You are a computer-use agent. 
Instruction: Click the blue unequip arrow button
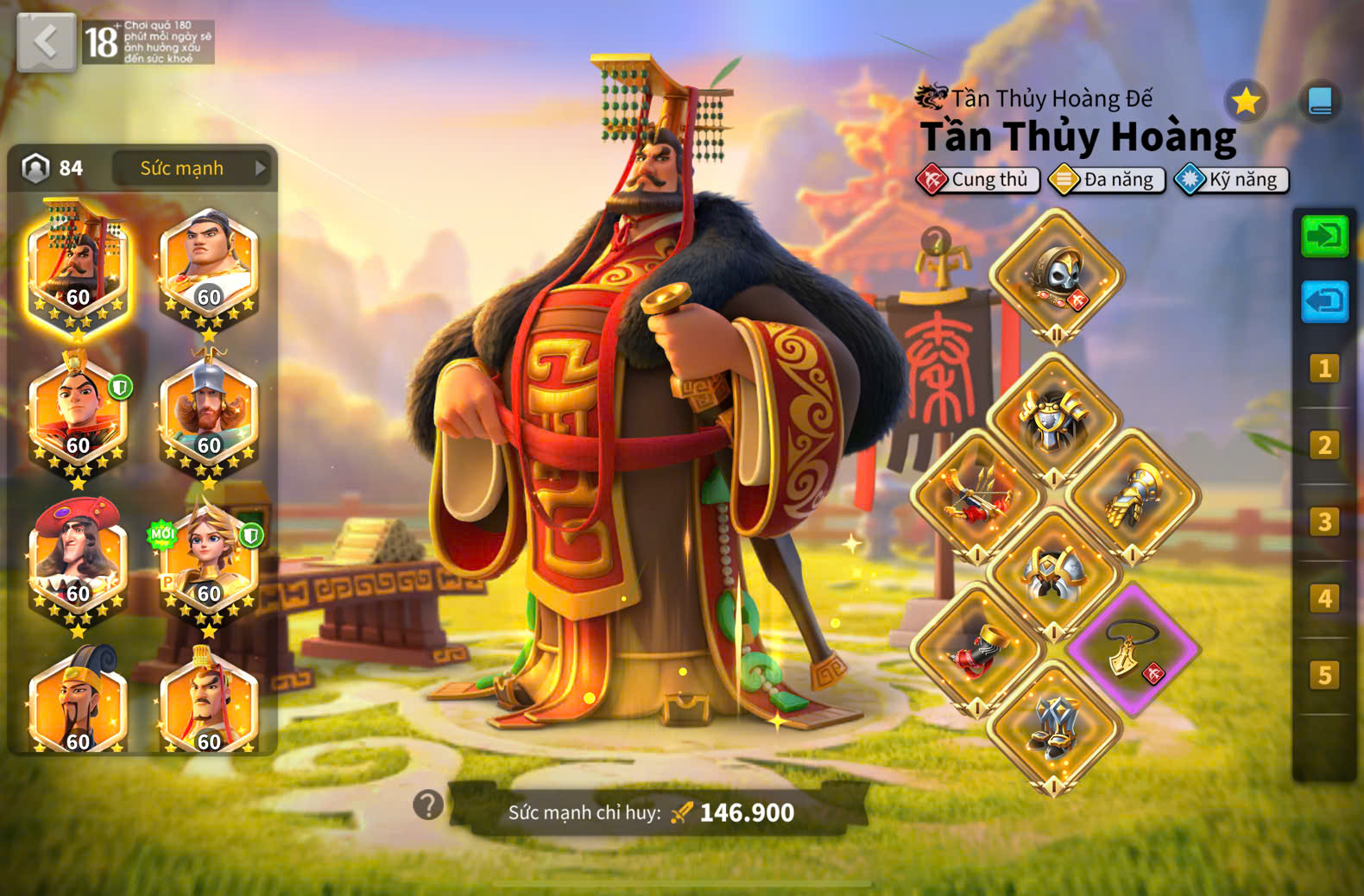tap(1323, 301)
